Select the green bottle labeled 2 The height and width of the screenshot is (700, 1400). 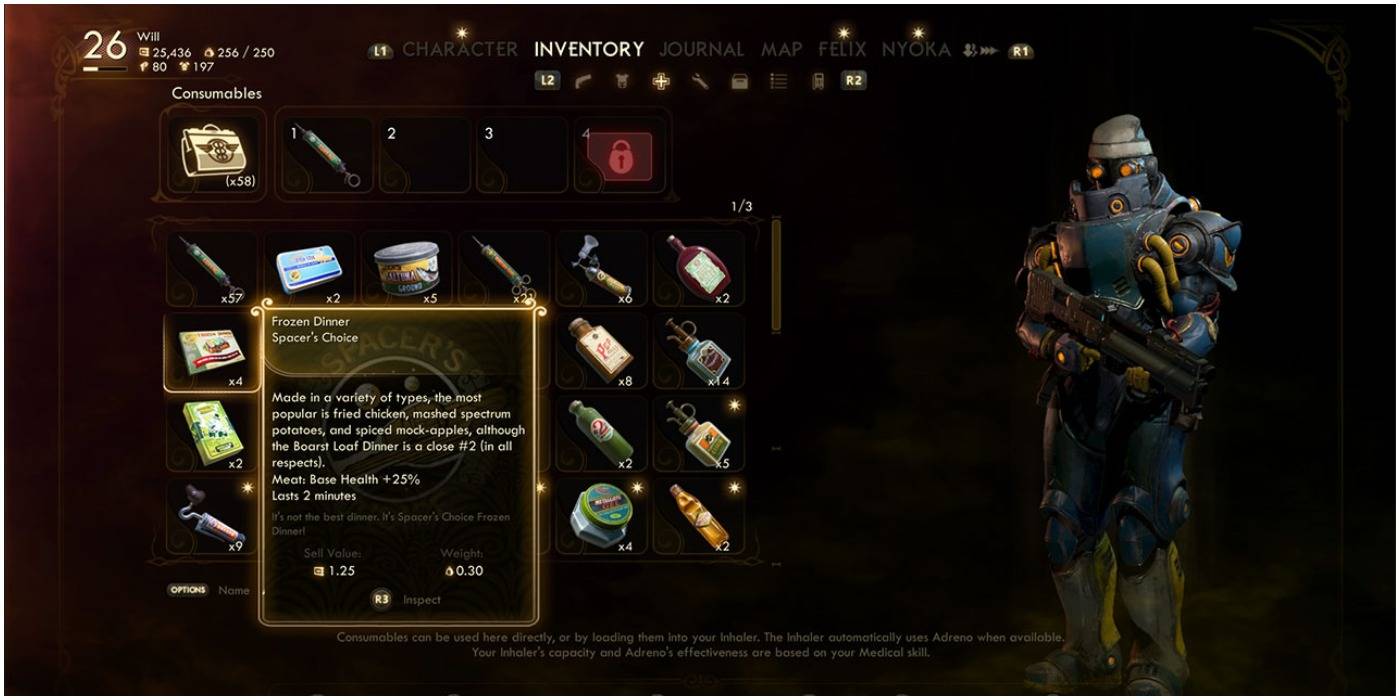tap(601, 434)
